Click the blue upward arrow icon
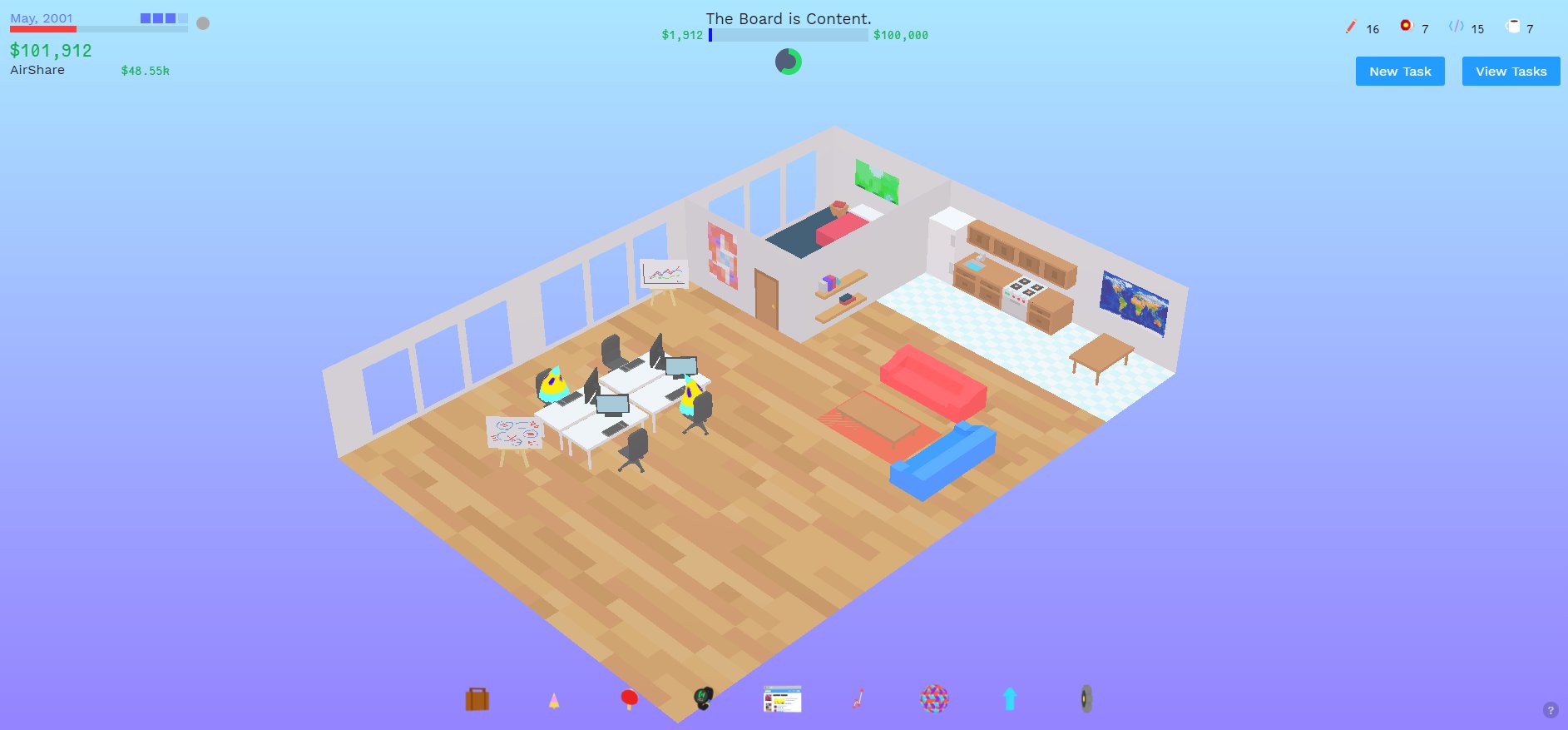The image size is (1568, 730). [1010, 699]
